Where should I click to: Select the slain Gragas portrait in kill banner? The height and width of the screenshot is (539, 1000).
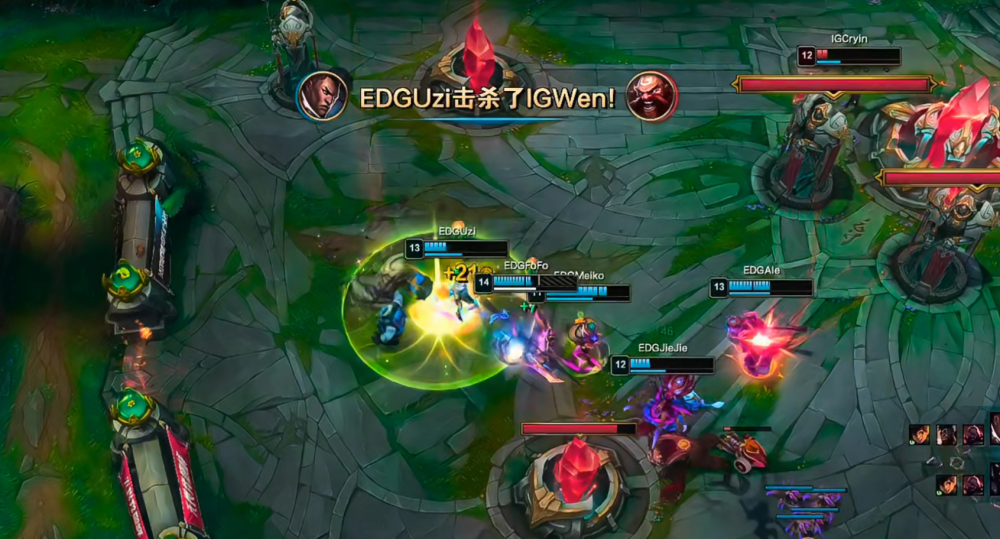pos(651,97)
